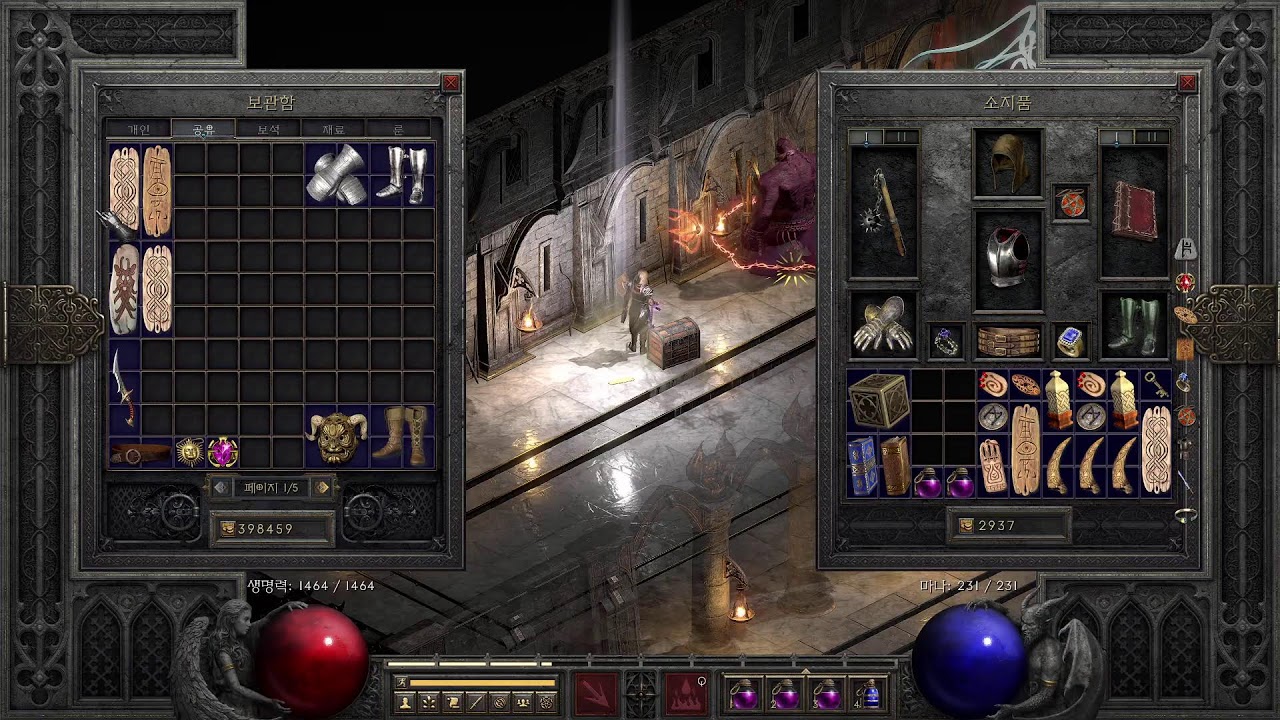This screenshot has width=1280, height=720.
Task: Pick up the equipped flail weapon
Action: point(883,213)
